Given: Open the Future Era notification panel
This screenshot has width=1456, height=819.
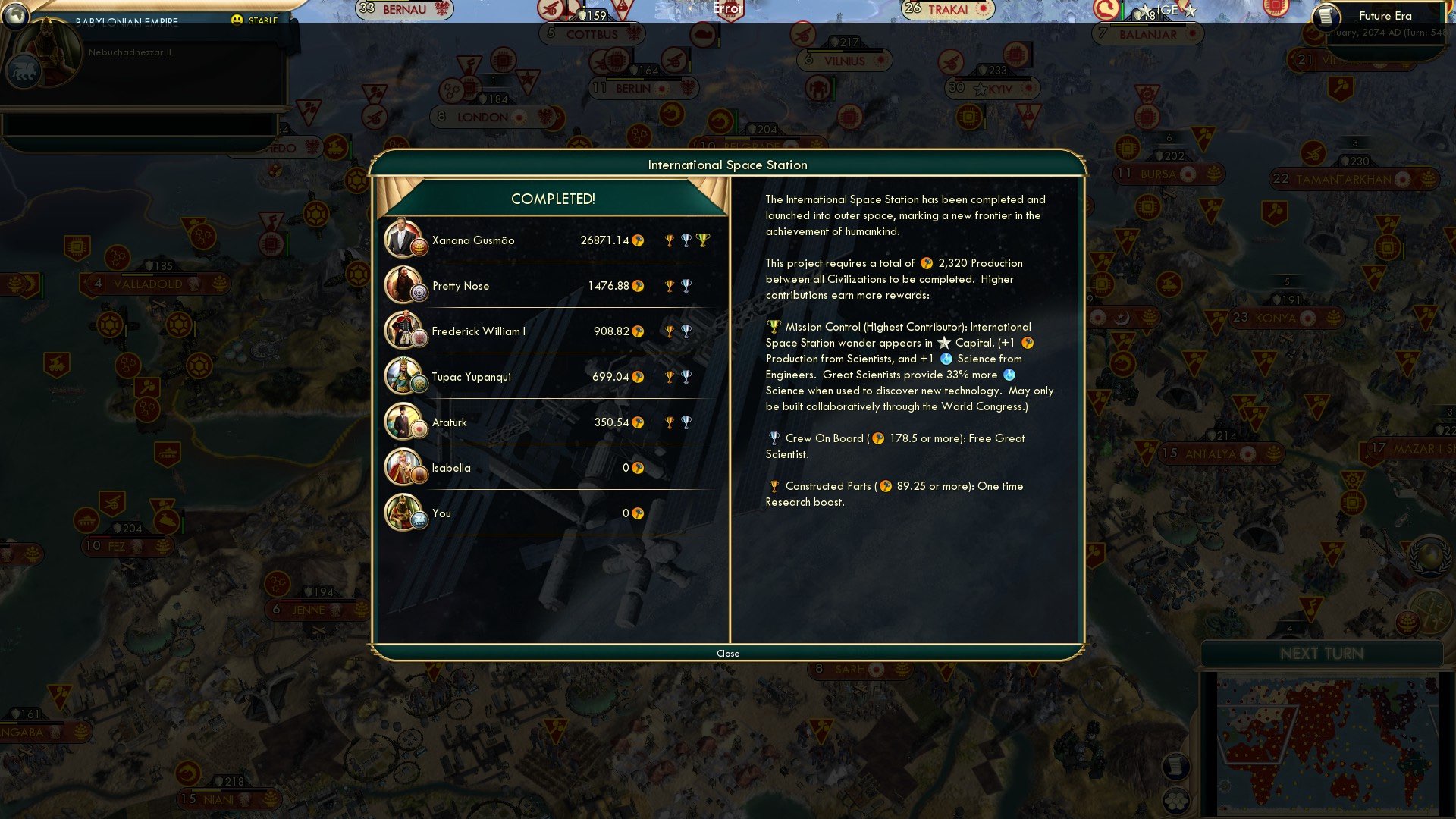Looking at the screenshot, I should 1384,15.
